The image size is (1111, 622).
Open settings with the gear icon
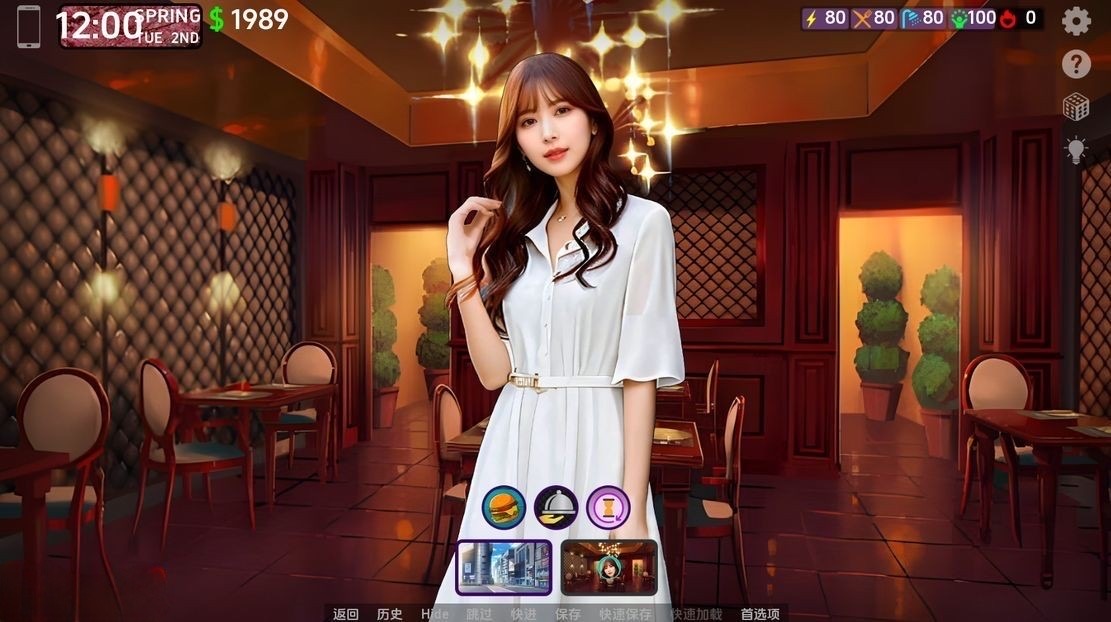click(1076, 20)
